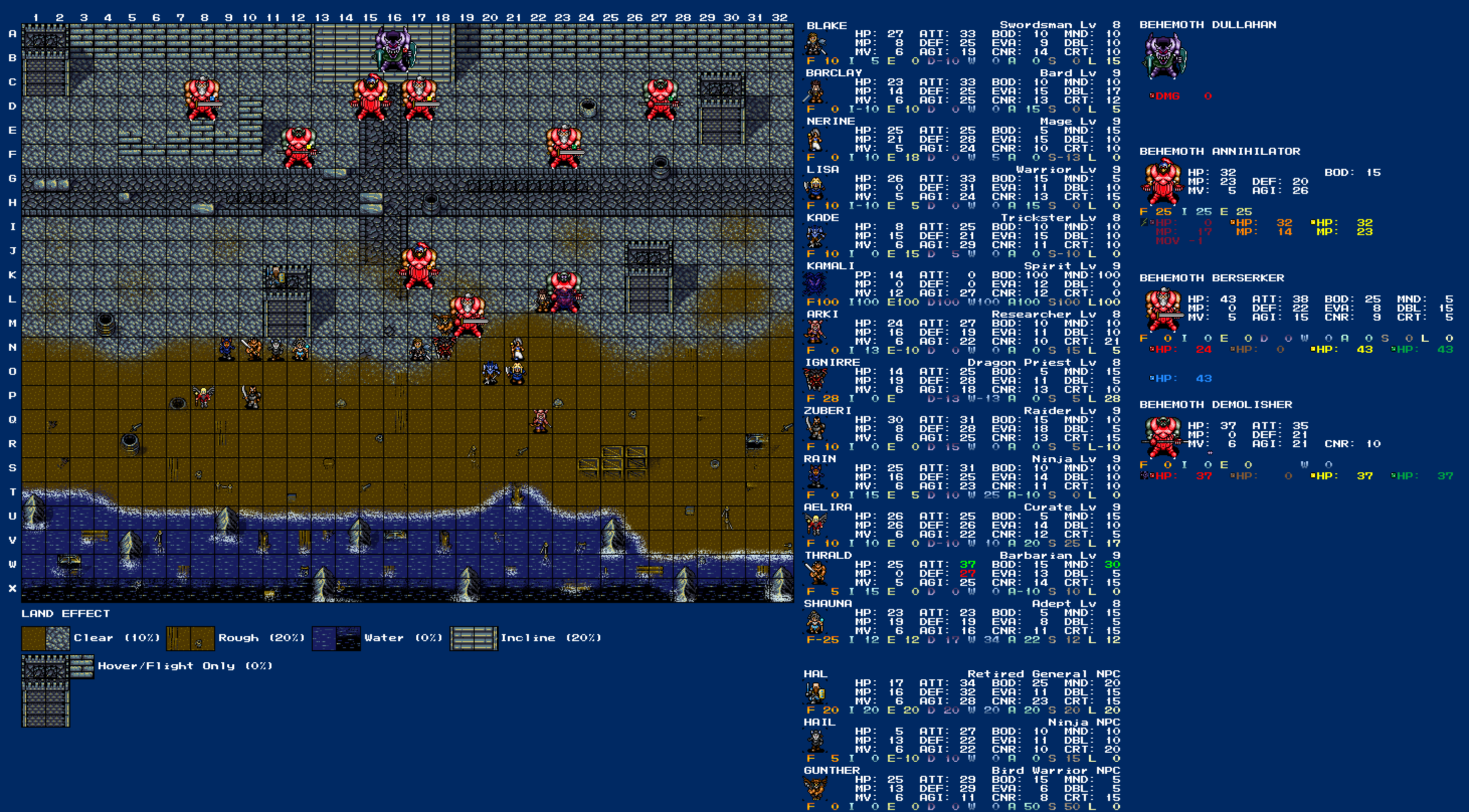The width and height of the screenshot is (1469, 812).
Task: Choose the Kamali Spirit portrait
Action: tap(815, 284)
